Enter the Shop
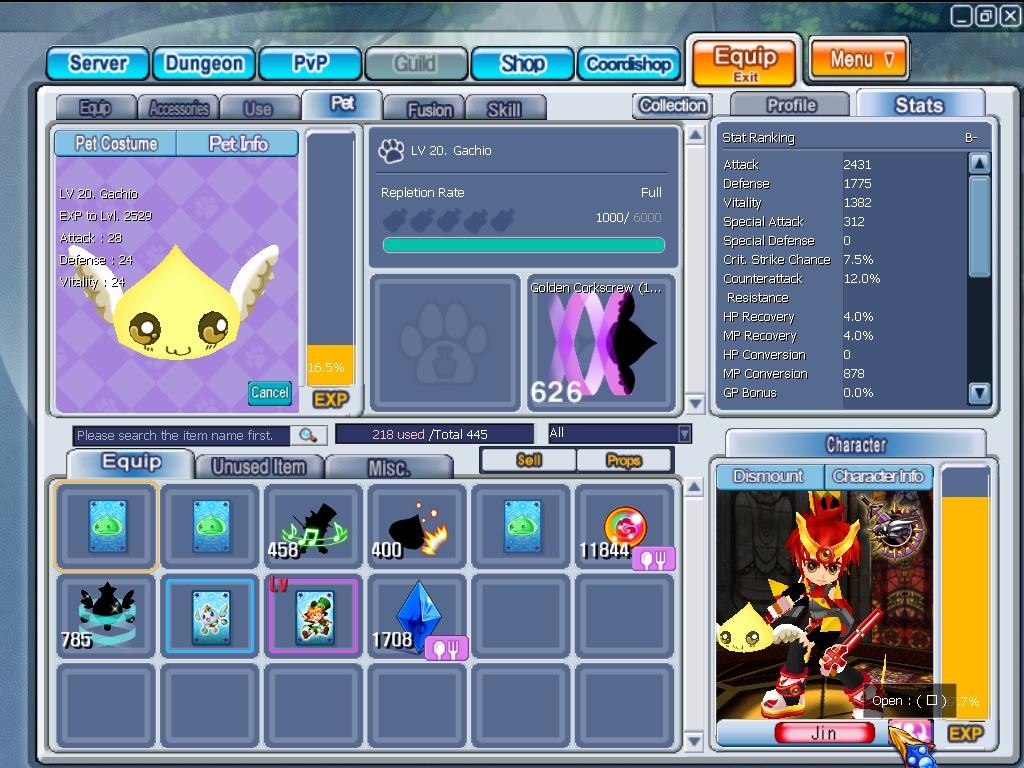This screenshot has width=1024, height=768. [522, 64]
